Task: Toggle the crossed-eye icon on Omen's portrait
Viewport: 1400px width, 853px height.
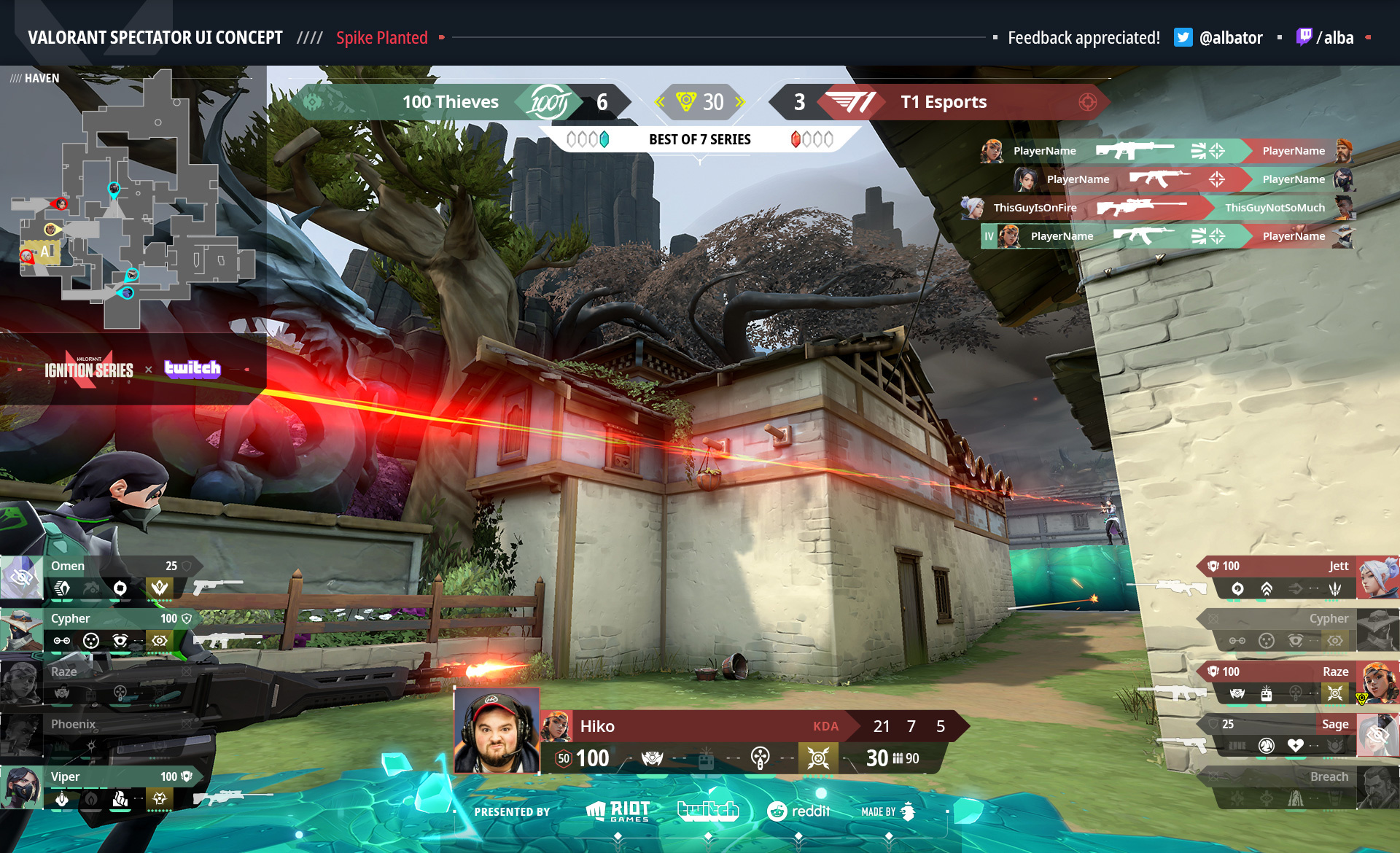Action: click(x=22, y=578)
